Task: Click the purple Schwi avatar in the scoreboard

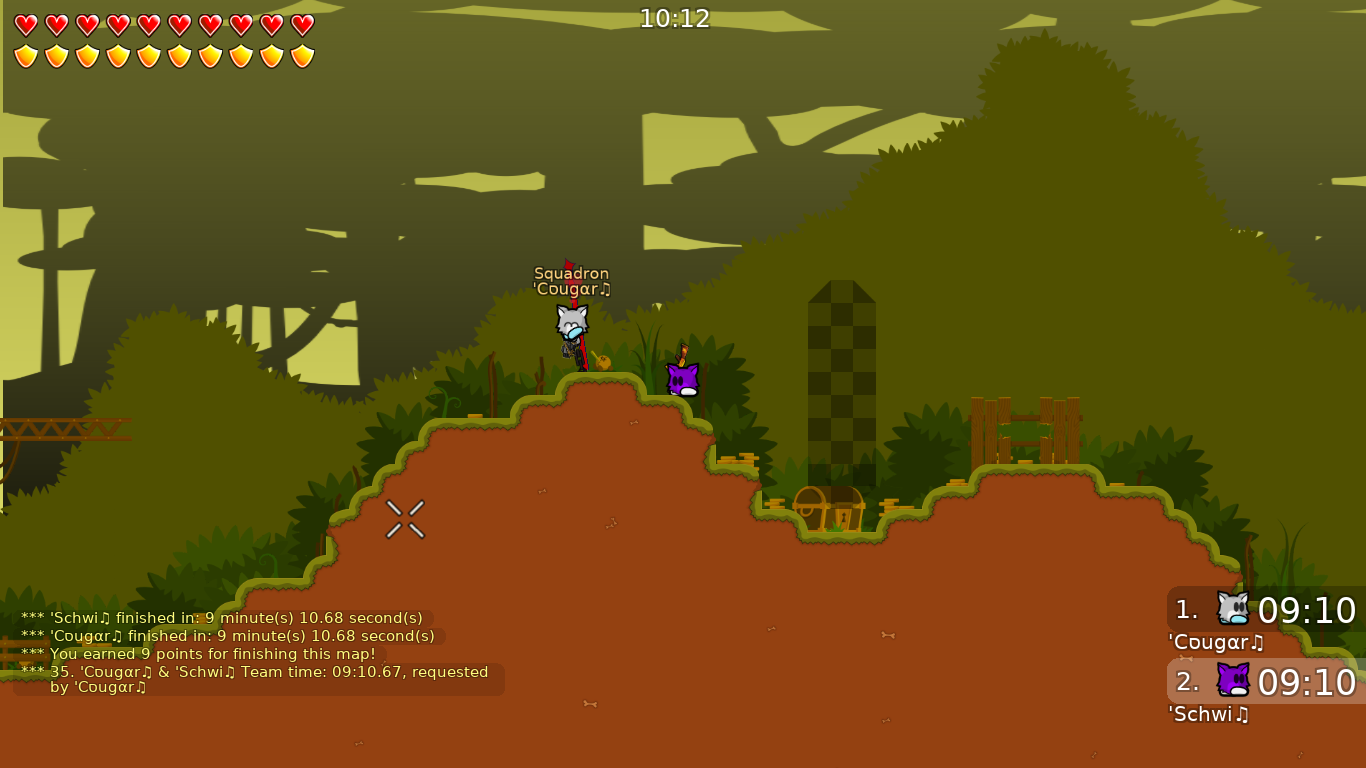Action: click(1232, 682)
